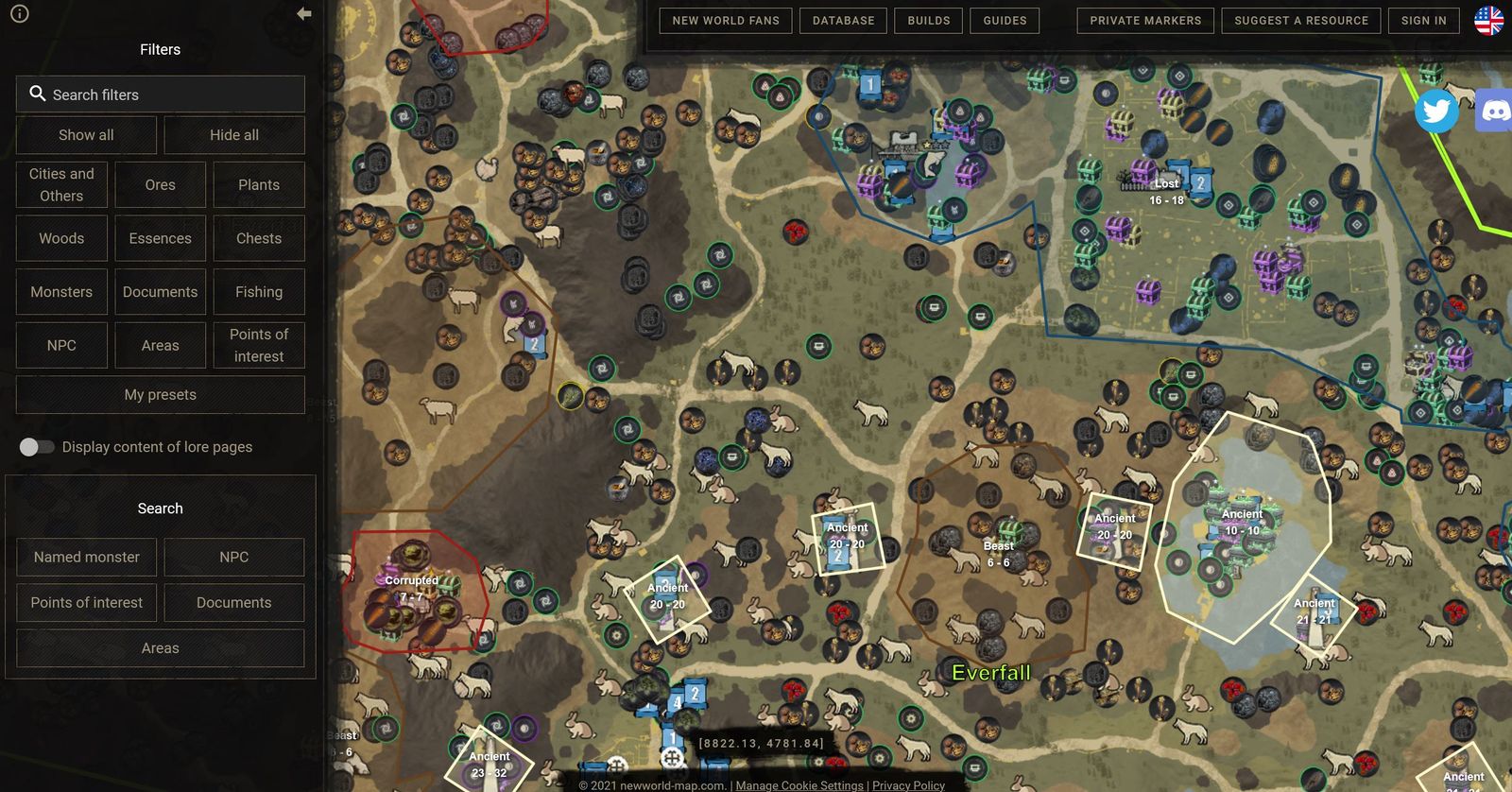Enable the Display content of lore pages toggle
Viewport: 1512px width, 792px height.
38,446
